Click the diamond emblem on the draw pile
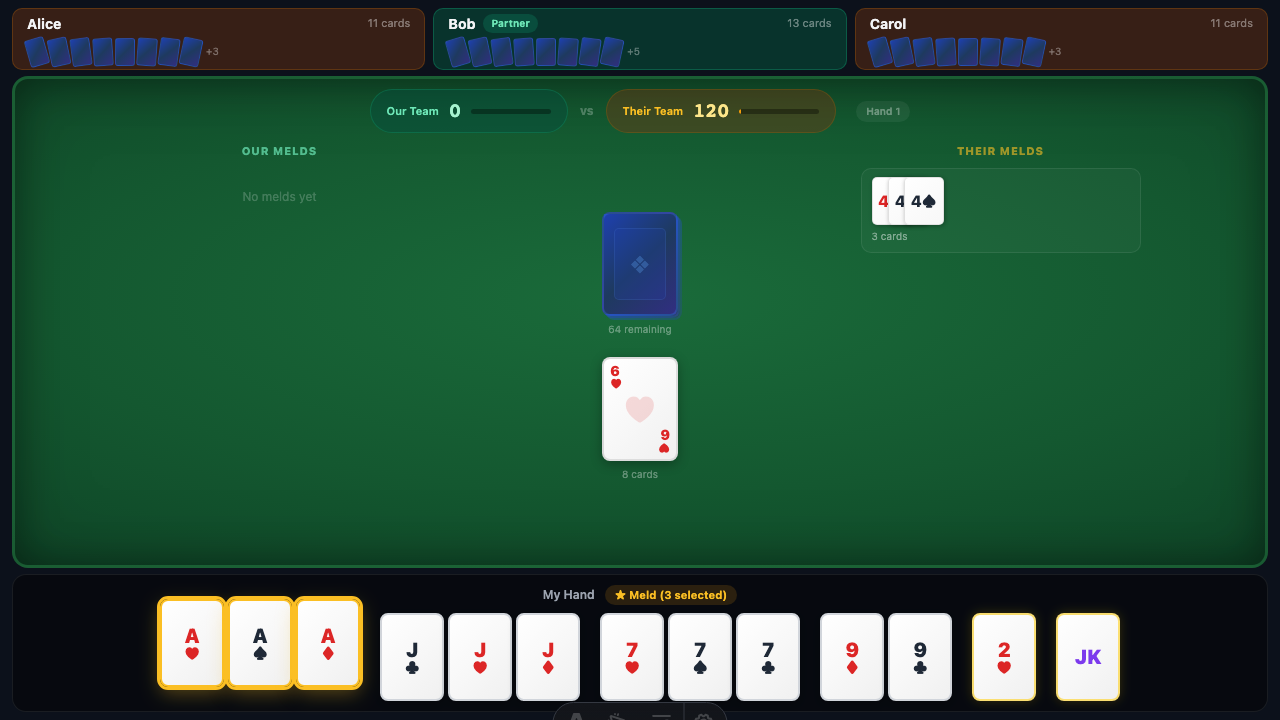Image resolution: width=1280 pixels, height=720 pixels. (x=640, y=264)
